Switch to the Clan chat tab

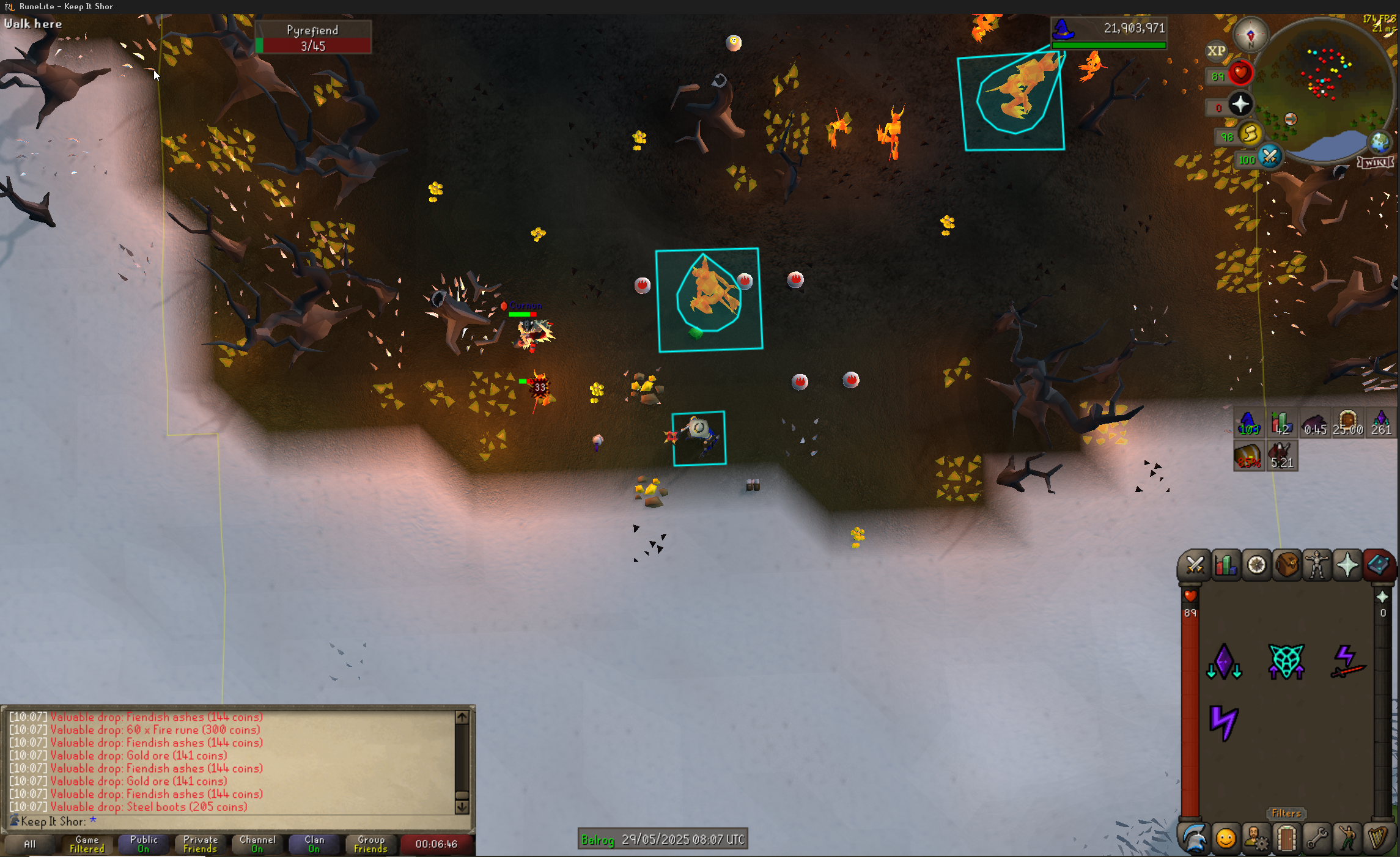click(x=314, y=844)
